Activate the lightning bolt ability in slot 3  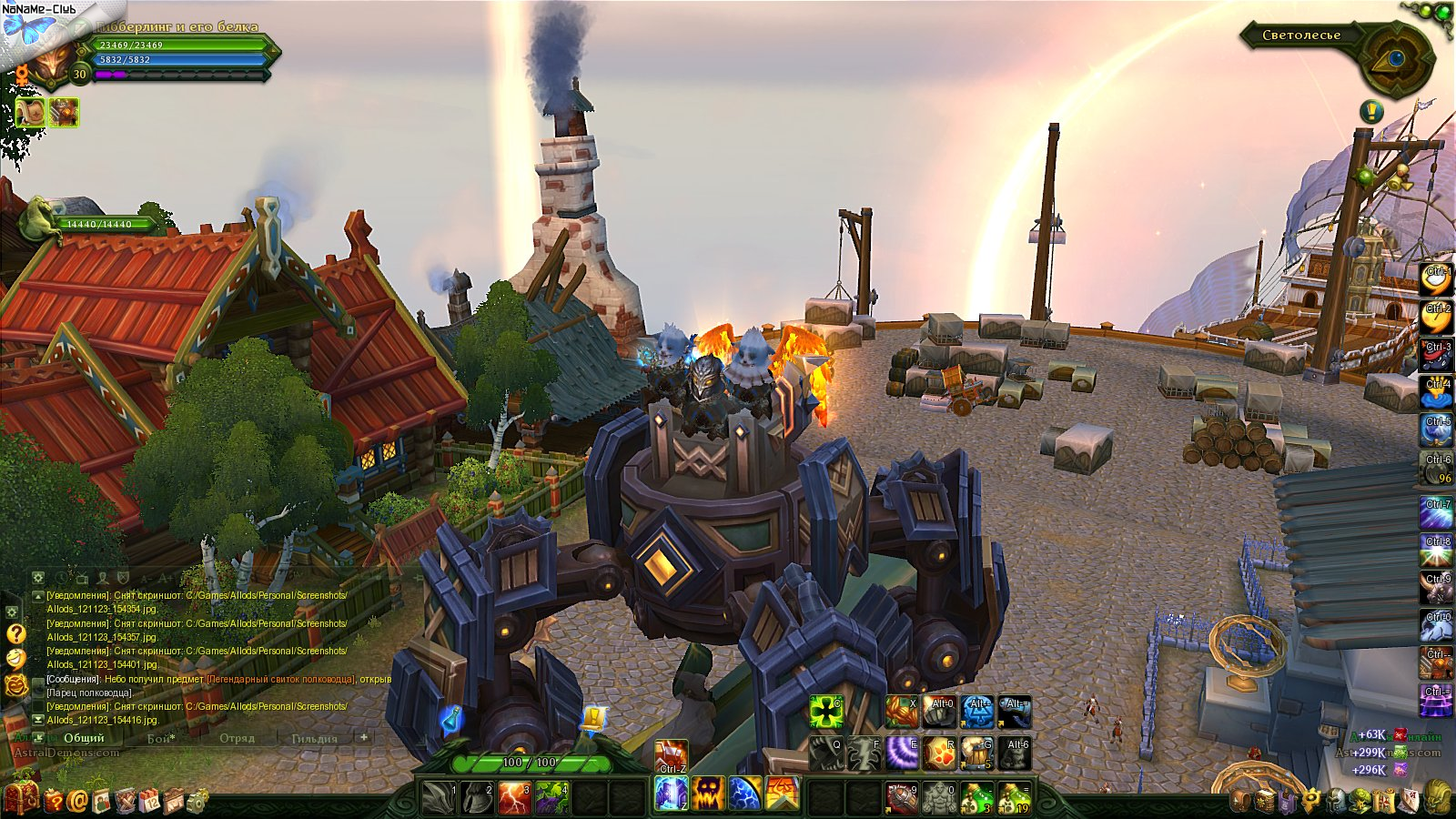[x=514, y=797]
